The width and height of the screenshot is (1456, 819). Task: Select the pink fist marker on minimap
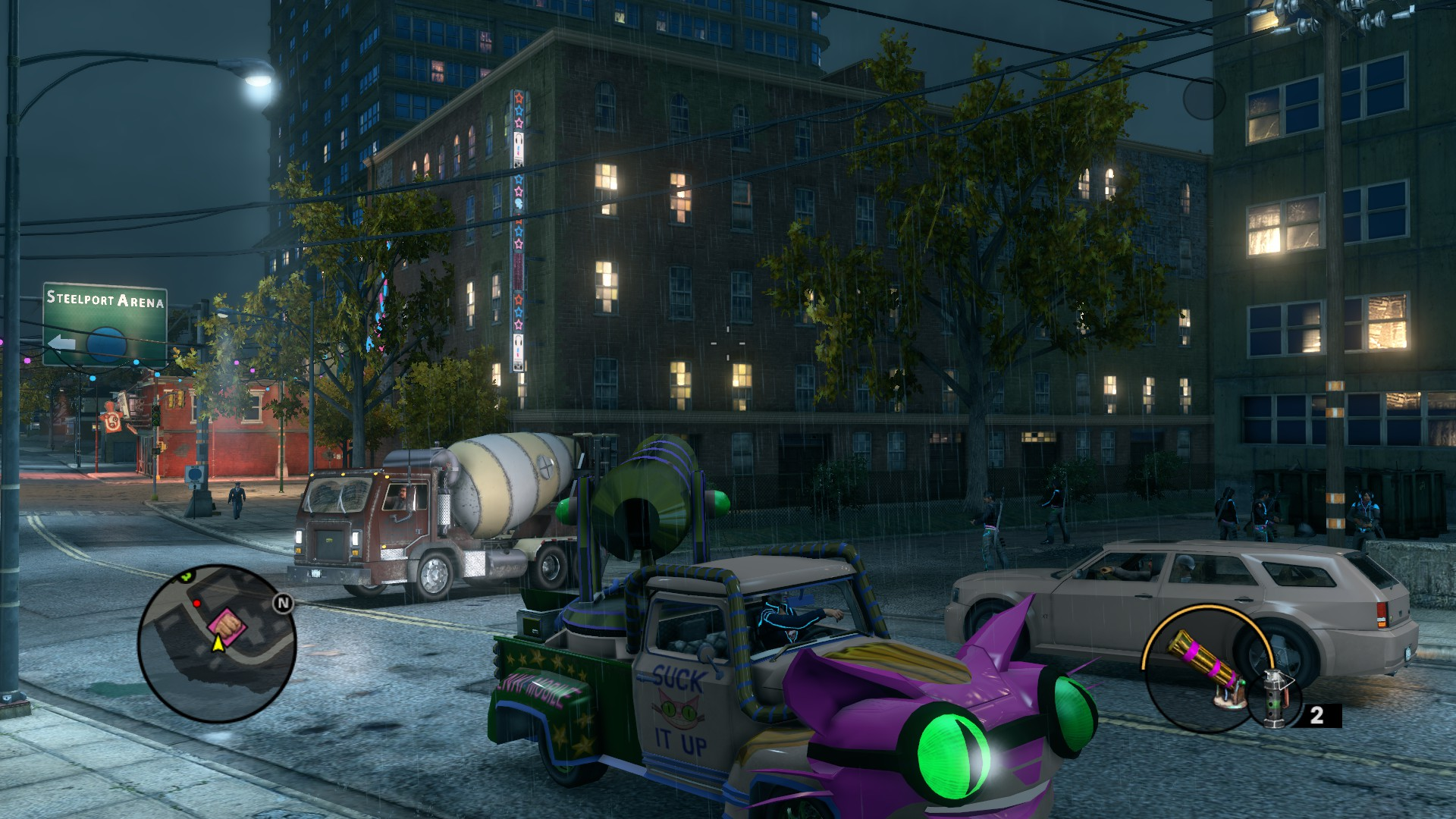click(x=226, y=623)
